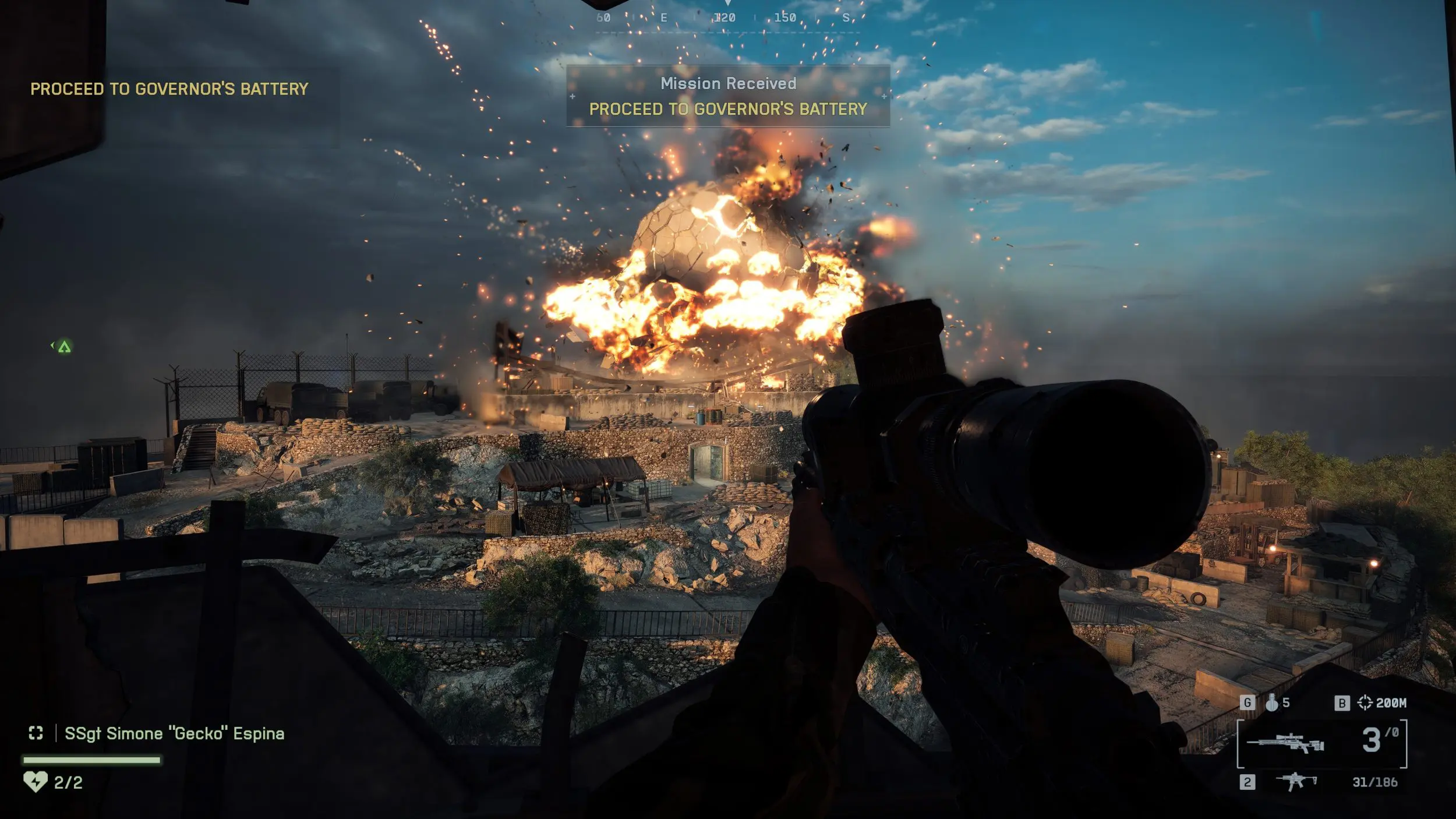Click the 200M scope zeroing icon
1456x819 pixels.
tap(1365, 702)
